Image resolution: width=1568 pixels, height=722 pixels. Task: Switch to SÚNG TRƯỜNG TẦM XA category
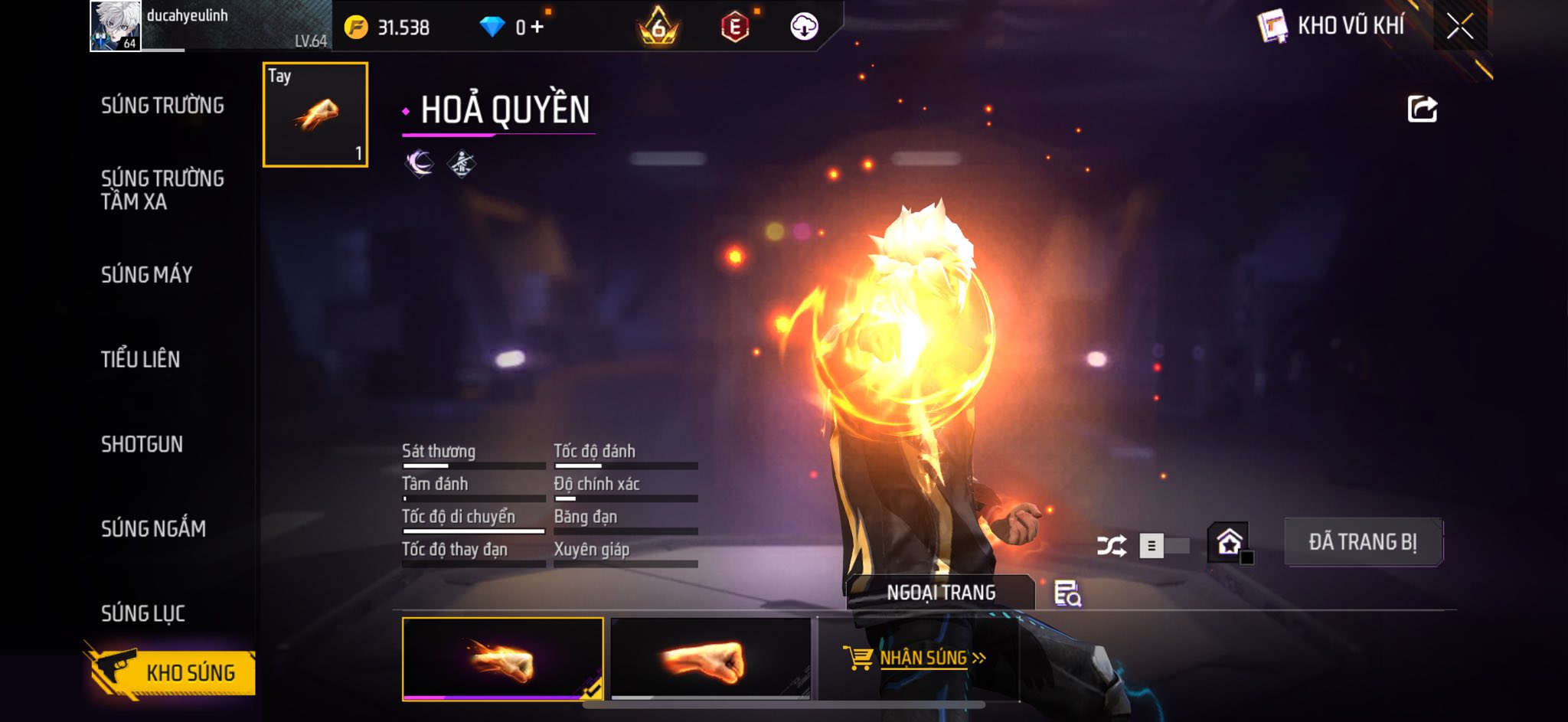(162, 190)
